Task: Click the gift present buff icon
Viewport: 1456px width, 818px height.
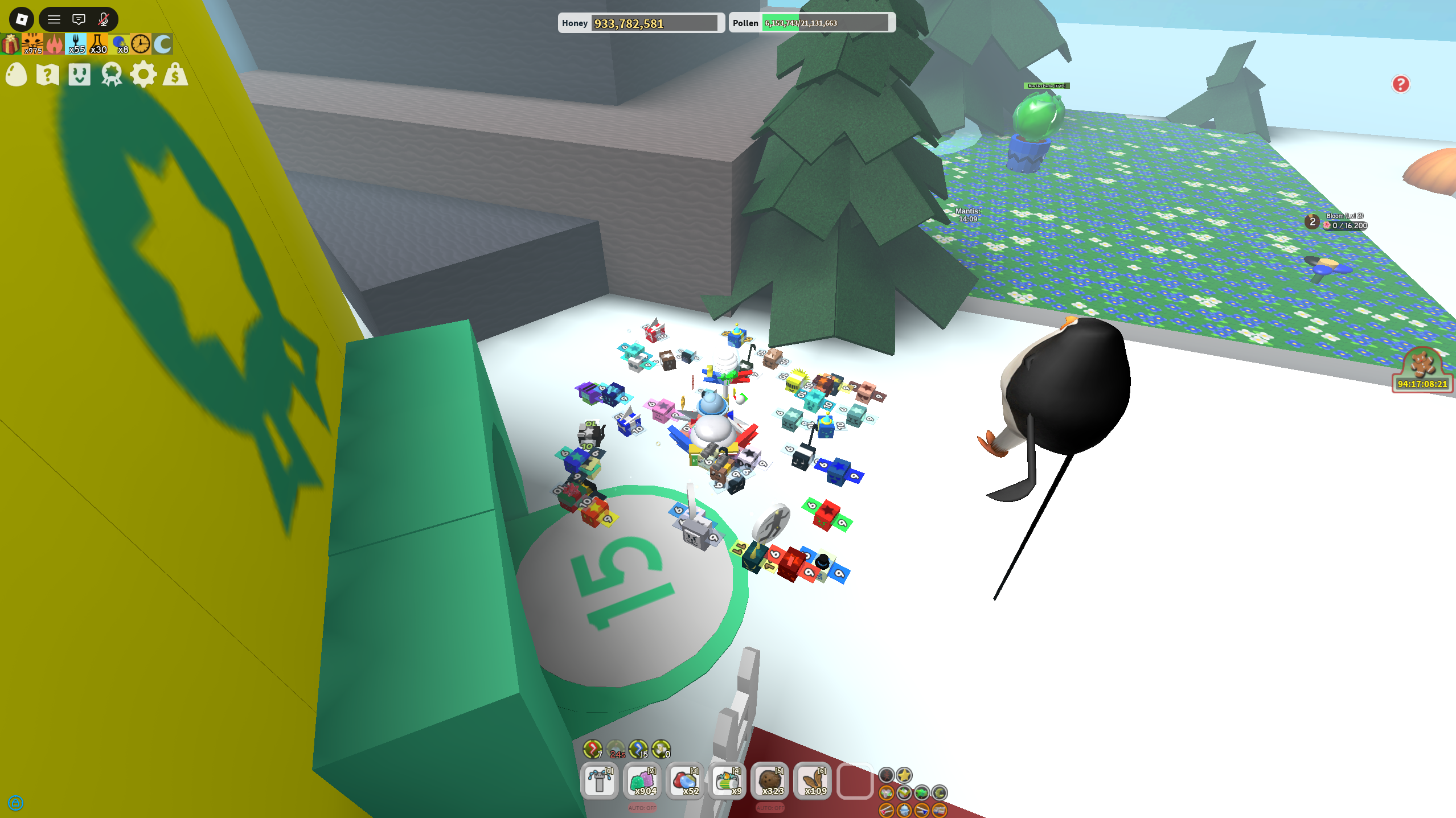Action: pos(9,43)
